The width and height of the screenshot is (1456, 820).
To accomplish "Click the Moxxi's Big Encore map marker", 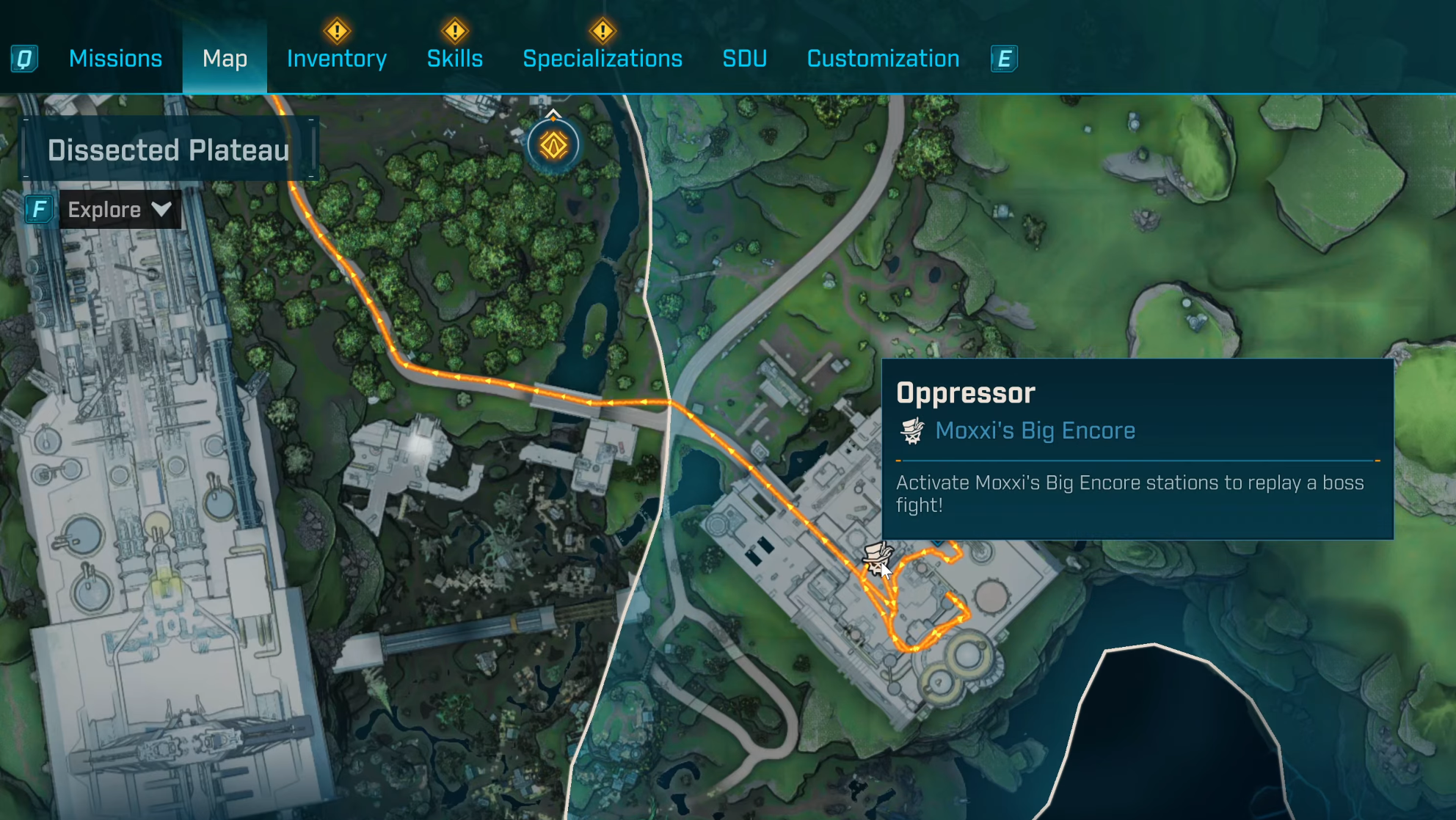I will click(876, 558).
